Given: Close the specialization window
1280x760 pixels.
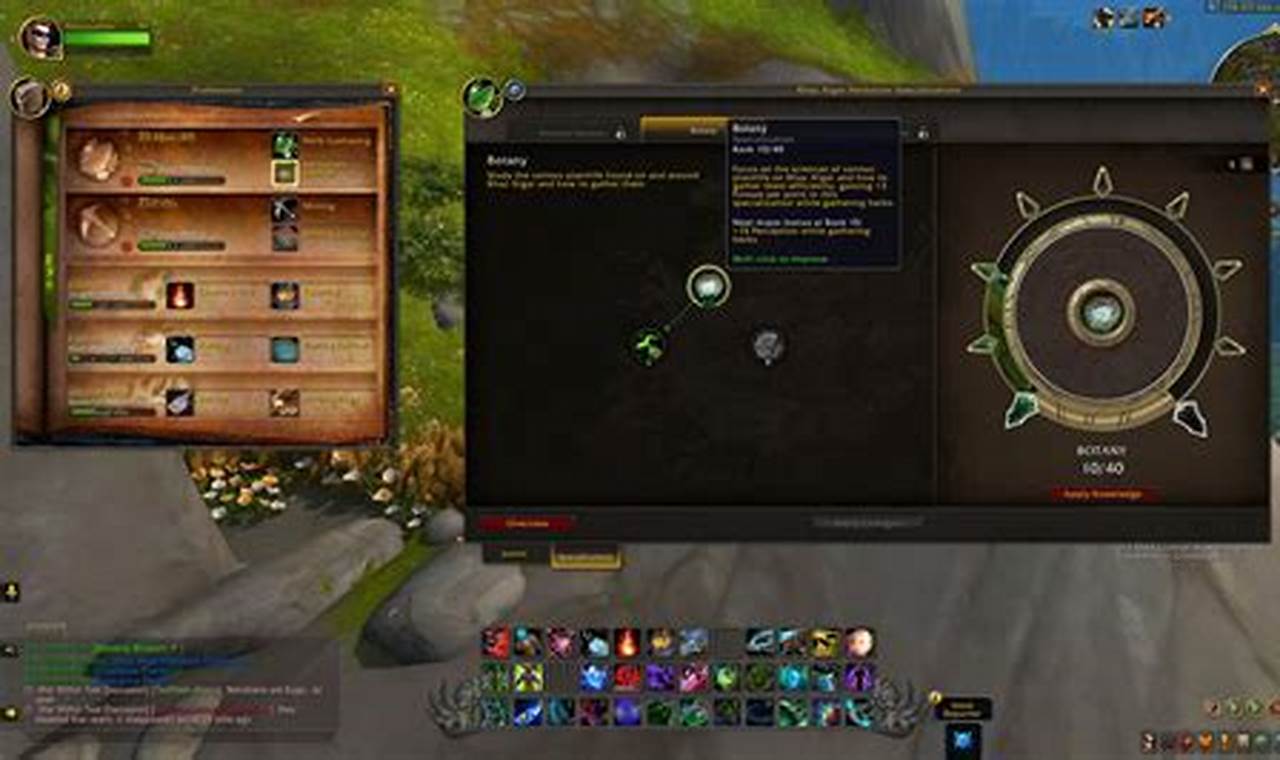Looking at the screenshot, I should [1261, 91].
